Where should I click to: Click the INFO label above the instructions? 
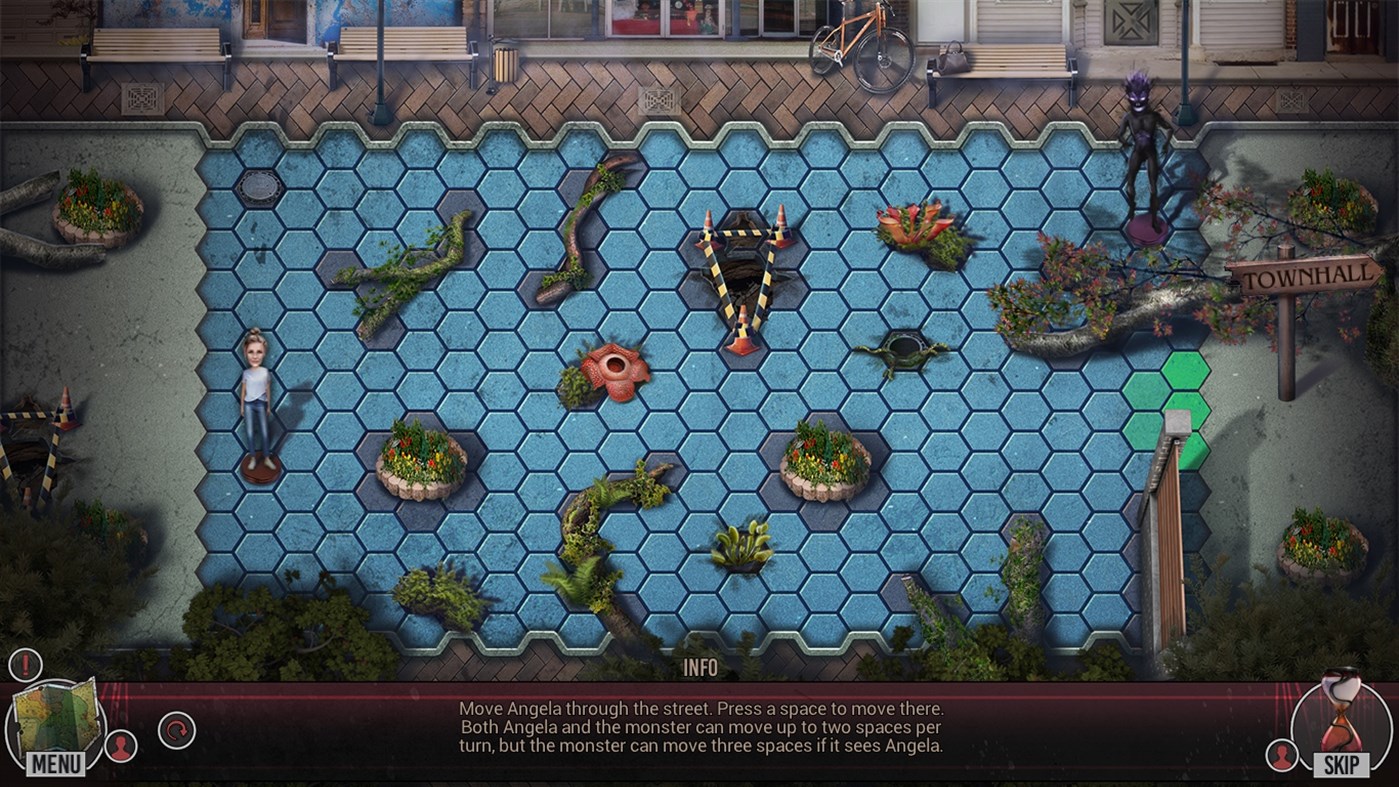click(x=700, y=666)
